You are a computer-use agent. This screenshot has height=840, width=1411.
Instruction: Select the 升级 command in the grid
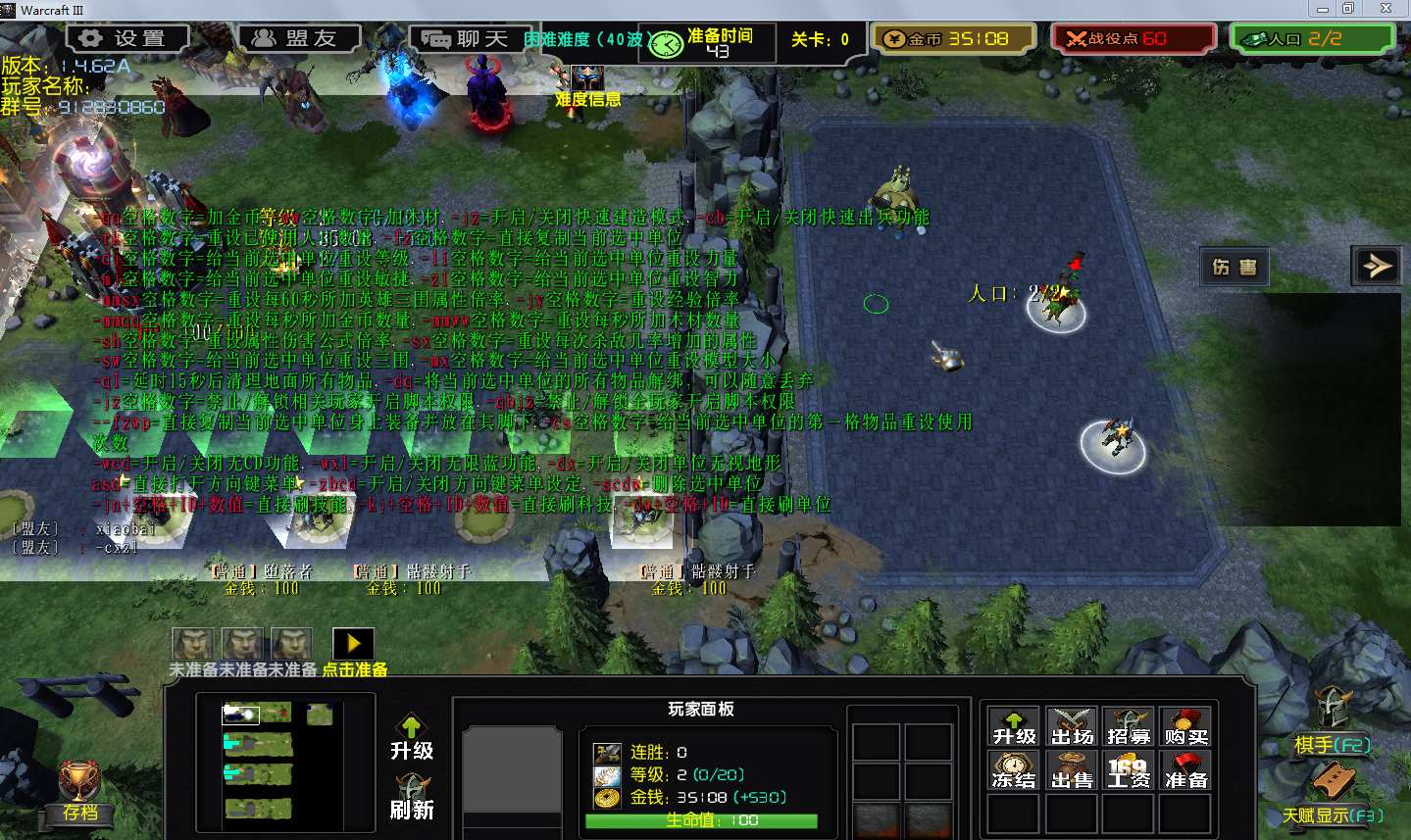[1014, 726]
